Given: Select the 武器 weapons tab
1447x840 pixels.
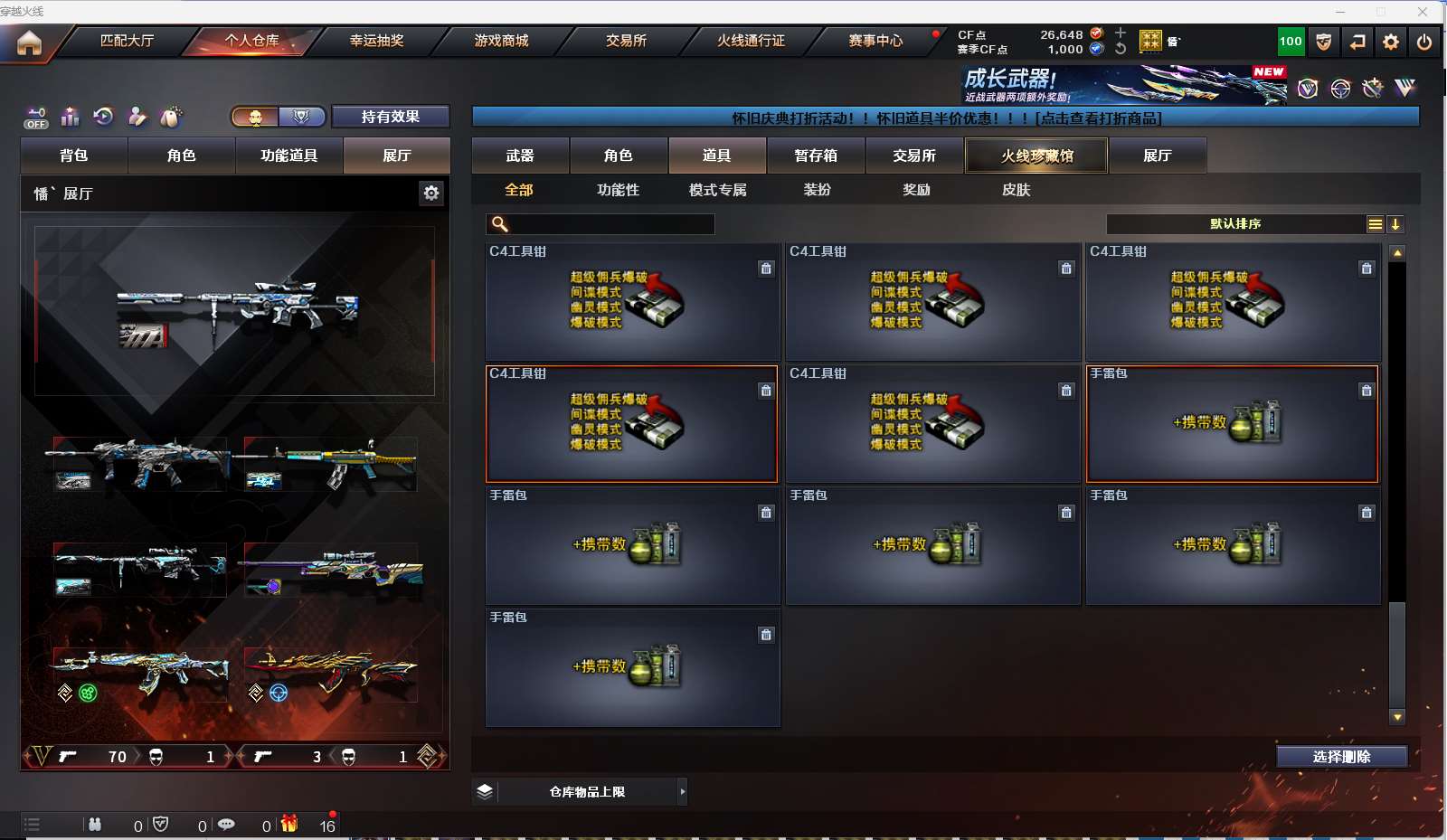Looking at the screenshot, I should [520, 156].
